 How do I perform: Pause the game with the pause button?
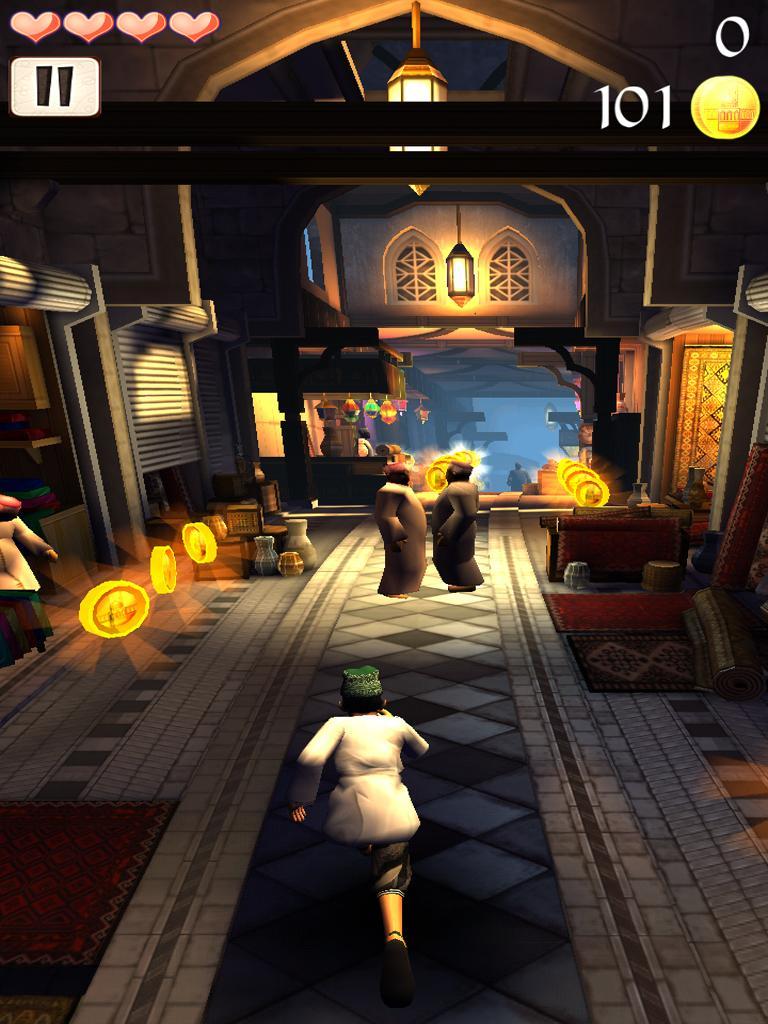[x=55, y=87]
